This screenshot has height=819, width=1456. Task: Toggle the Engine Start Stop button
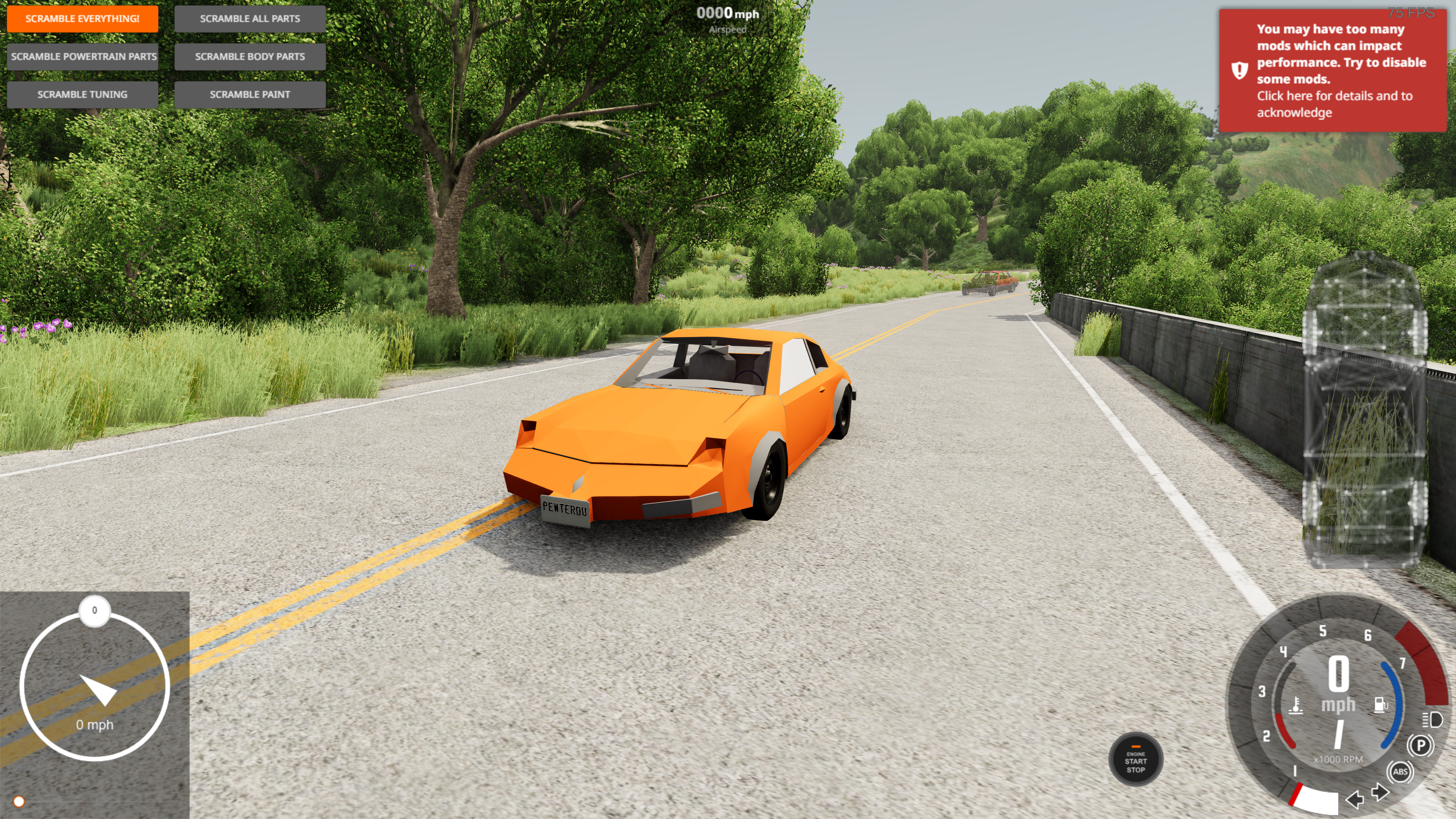coord(1136,761)
